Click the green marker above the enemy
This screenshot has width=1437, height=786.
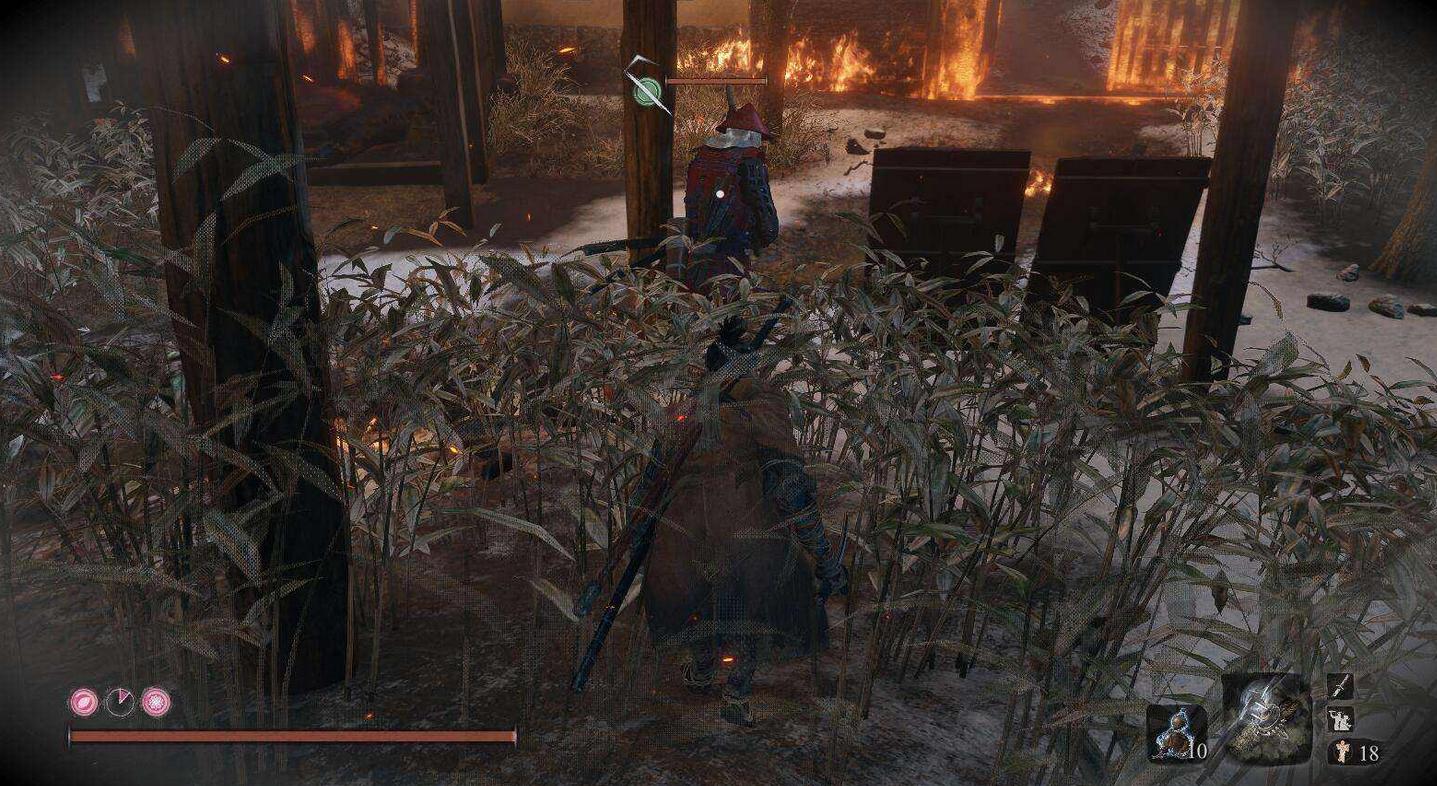pyautogui.click(x=647, y=91)
